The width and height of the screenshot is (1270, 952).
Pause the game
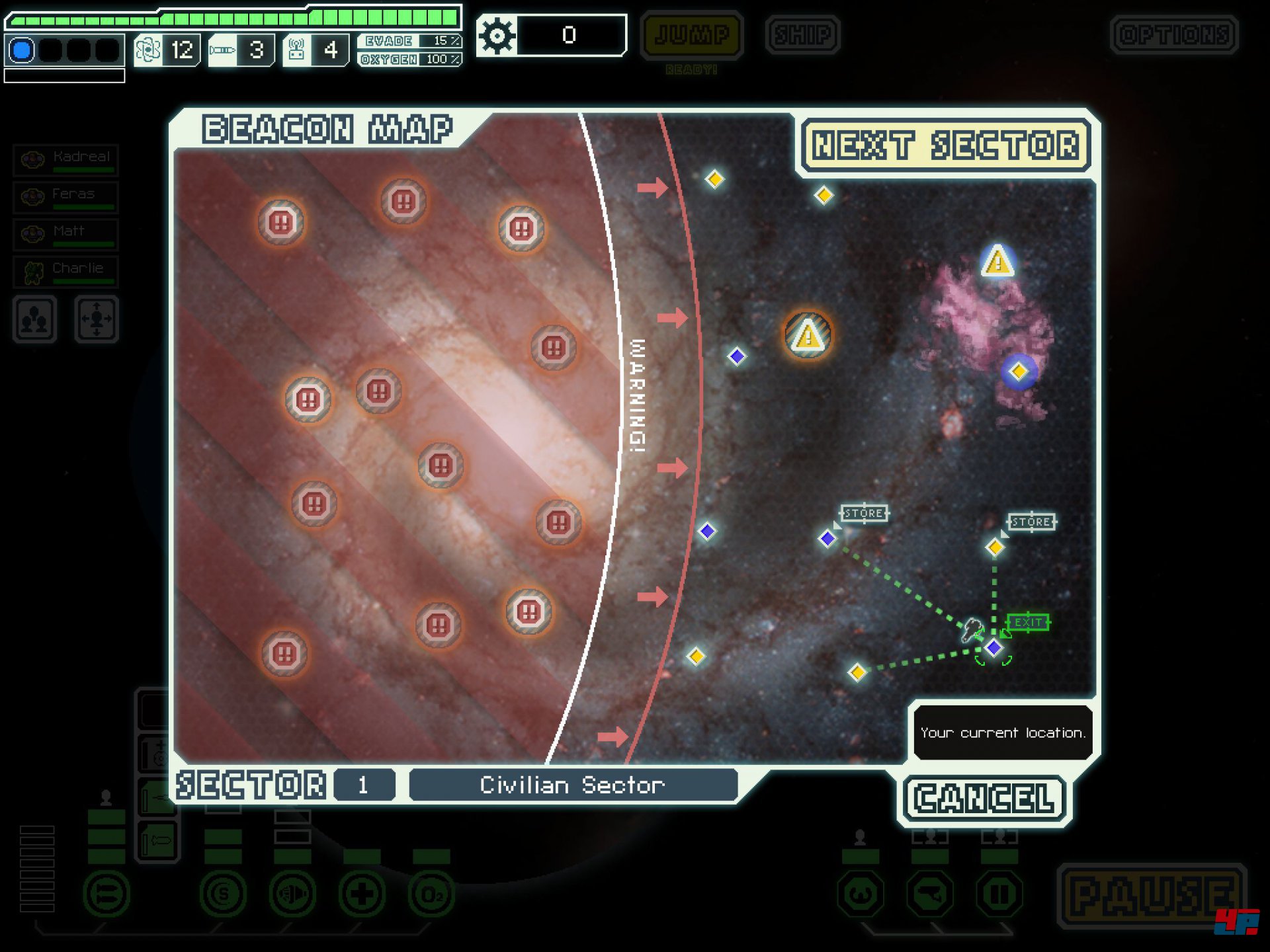click(1152, 896)
